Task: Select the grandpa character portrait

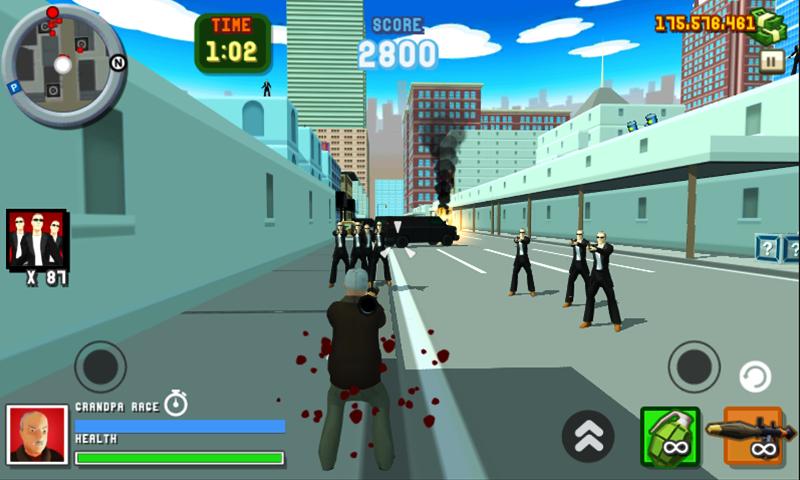Action: click(37, 435)
